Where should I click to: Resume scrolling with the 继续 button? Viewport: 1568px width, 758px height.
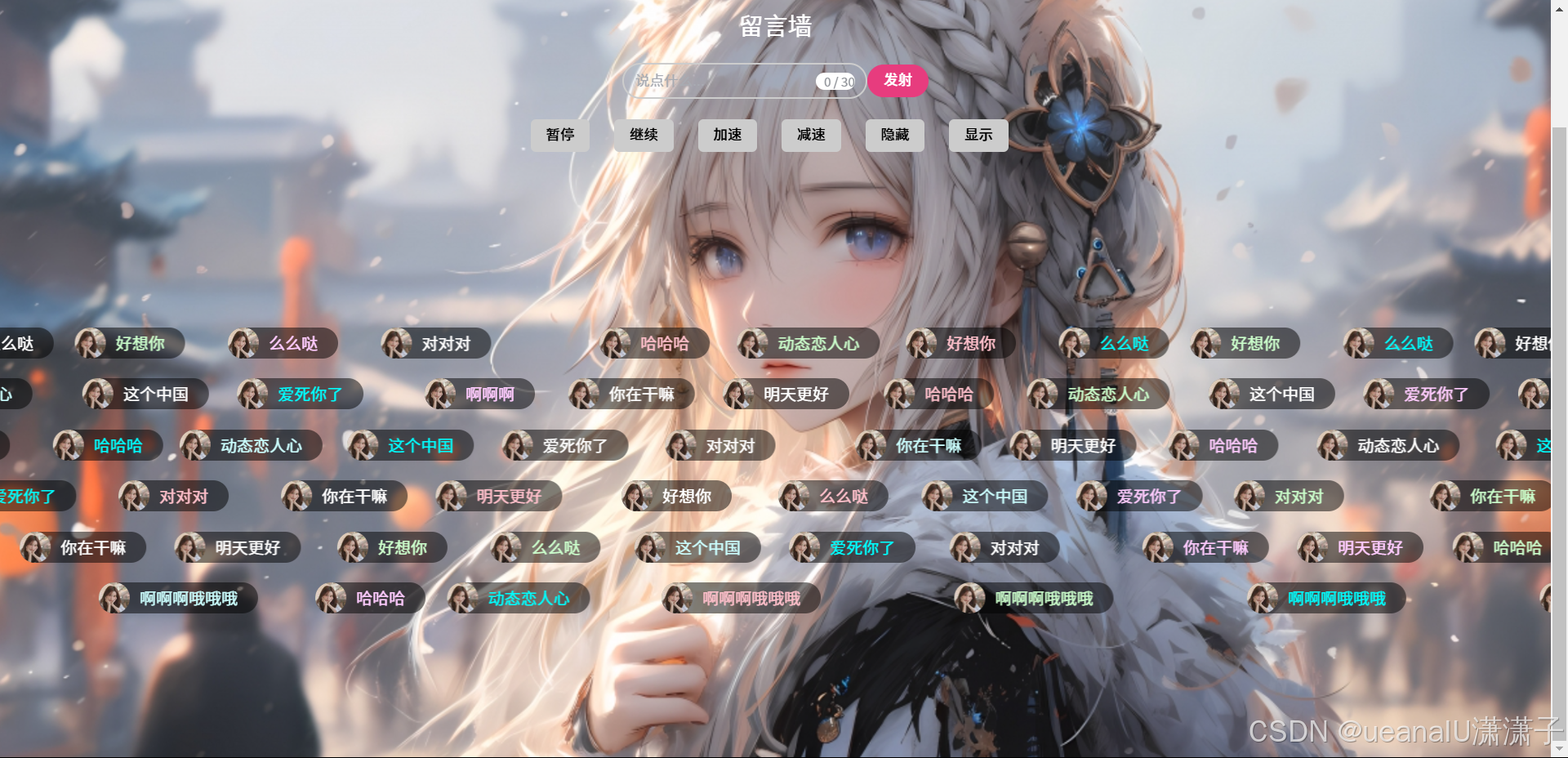tap(644, 135)
